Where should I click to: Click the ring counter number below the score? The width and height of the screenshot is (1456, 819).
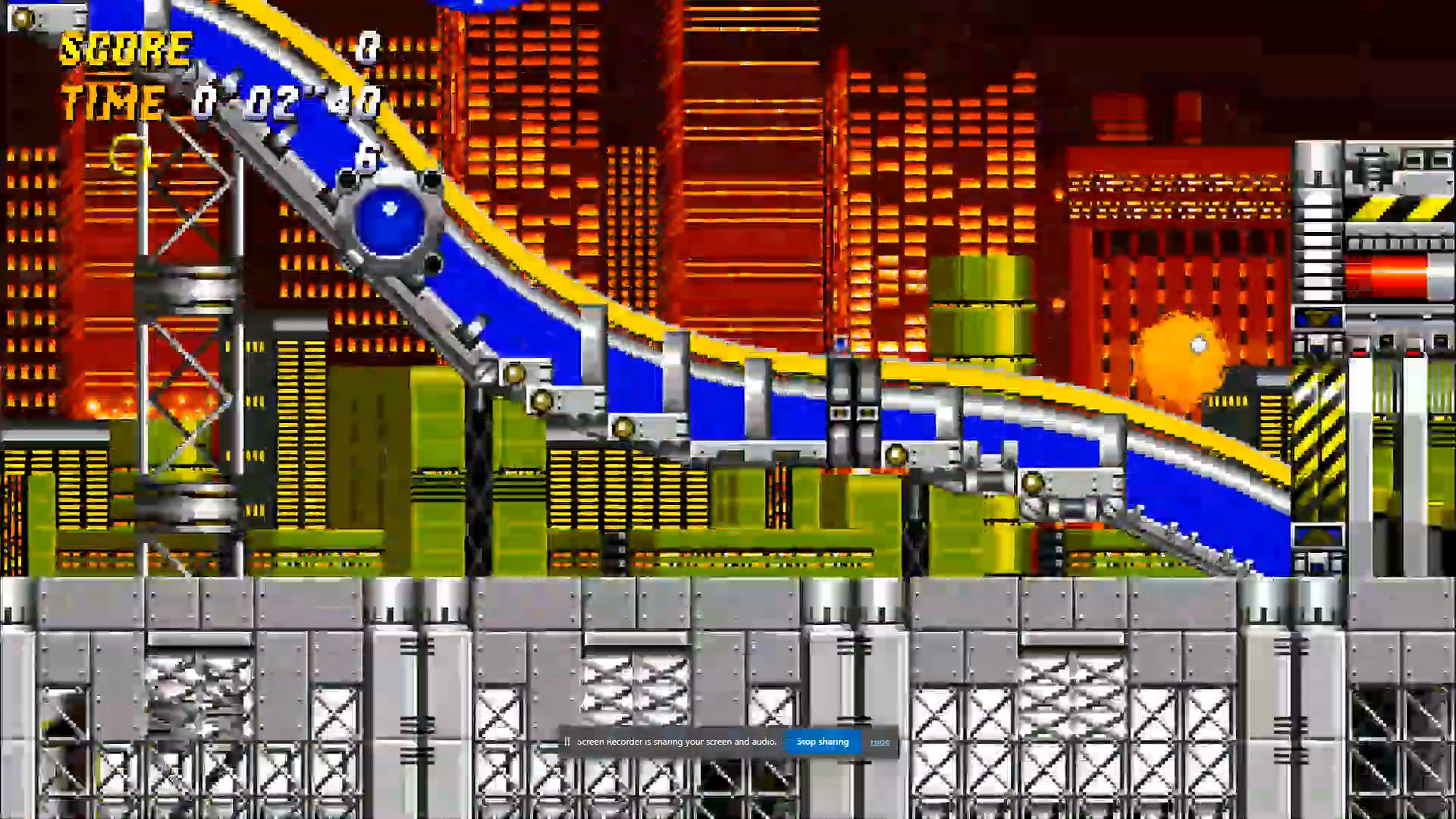(368, 155)
